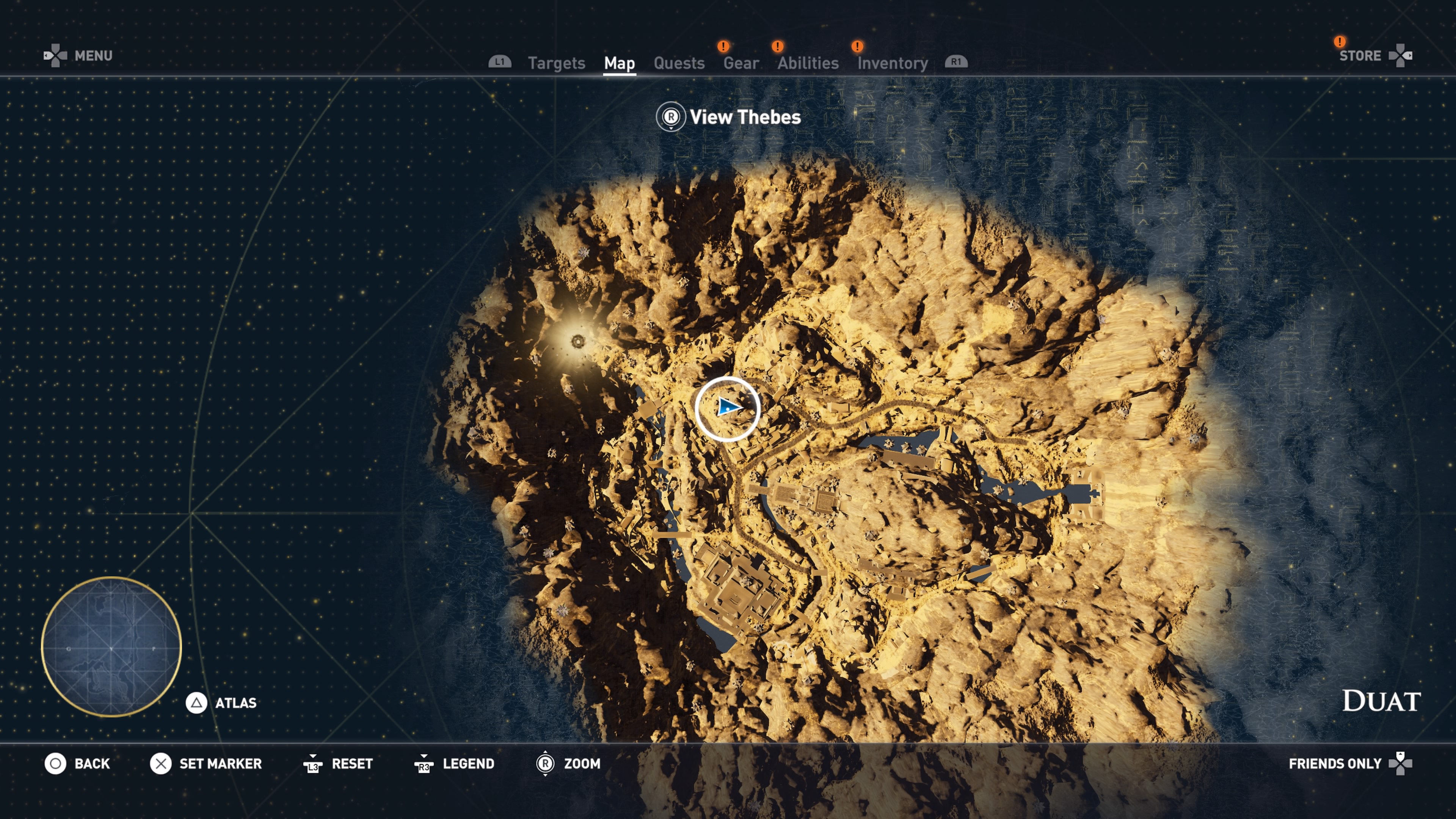Open the Quests tab
This screenshot has height=819, width=1456.
coord(679,63)
